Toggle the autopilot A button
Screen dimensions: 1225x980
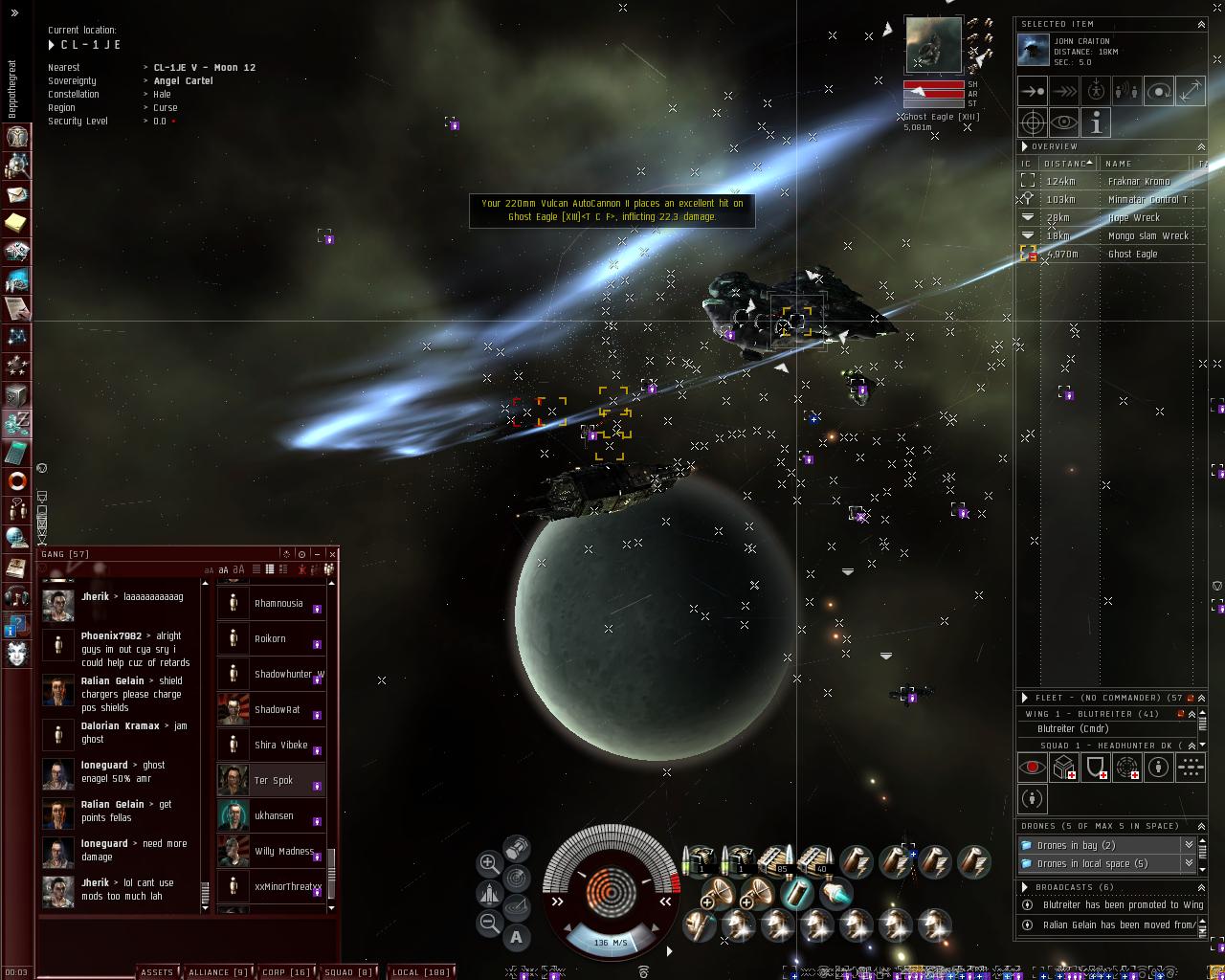click(517, 937)
